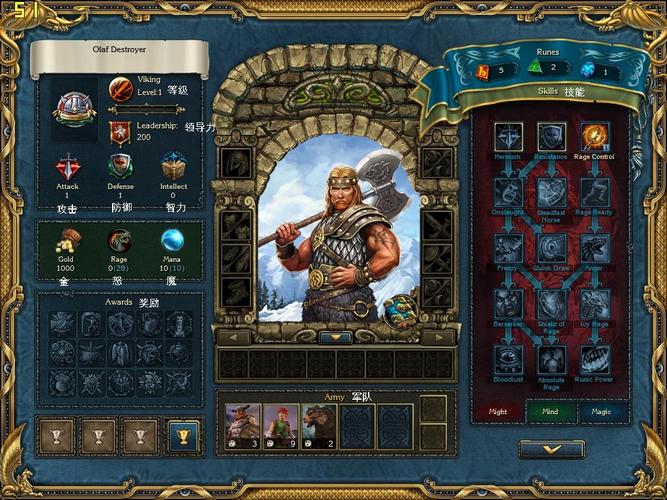Pick the Steadfast Norse skill
This screenshot has width=667, height=500.
[x=552, y=192]
